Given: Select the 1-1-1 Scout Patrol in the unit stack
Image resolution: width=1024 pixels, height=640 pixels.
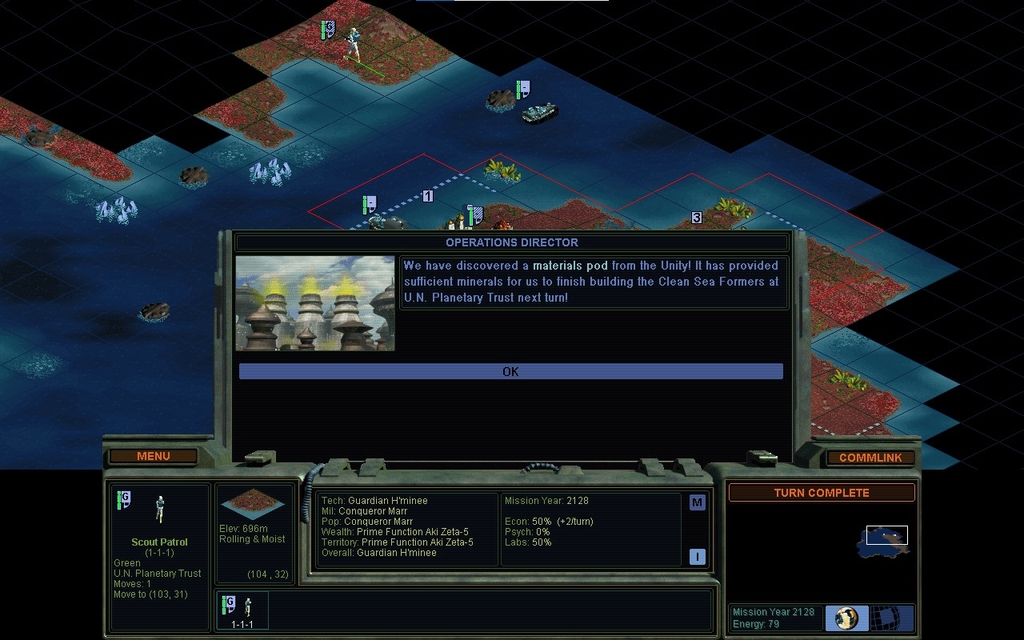Looking at the screenshot, I should [x=240, y=610].
